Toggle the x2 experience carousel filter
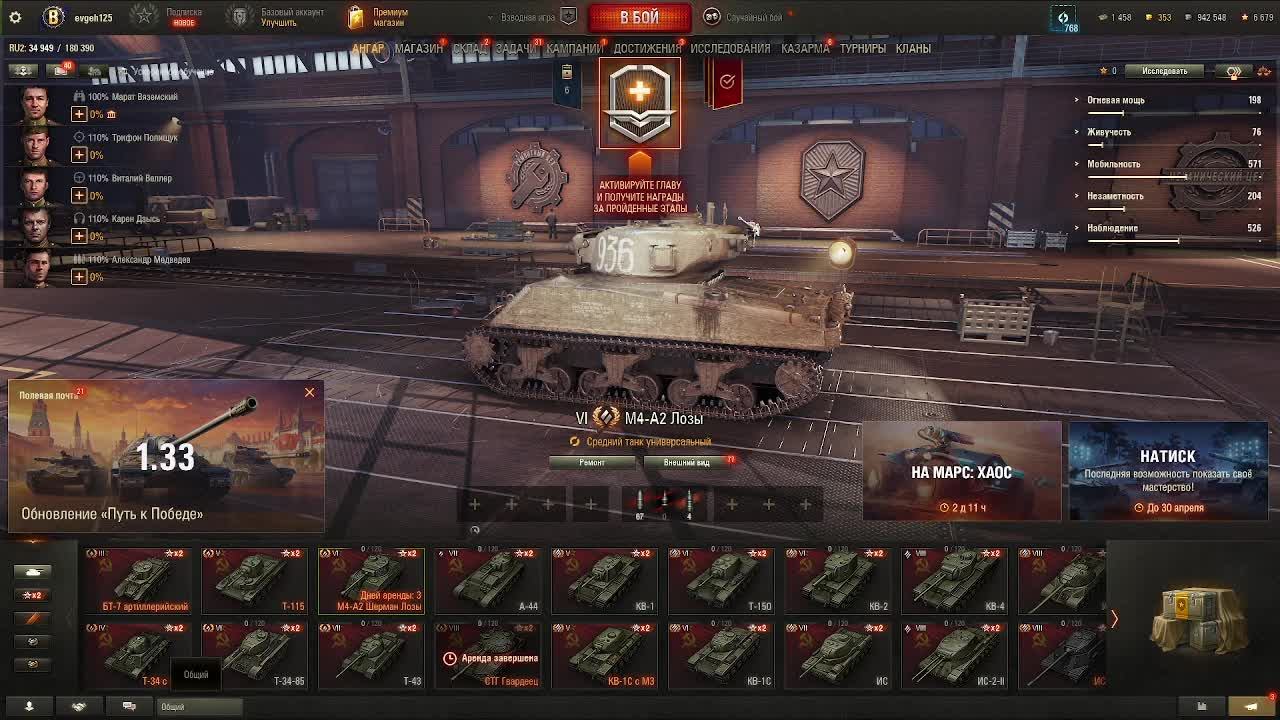 coord(31,595)
